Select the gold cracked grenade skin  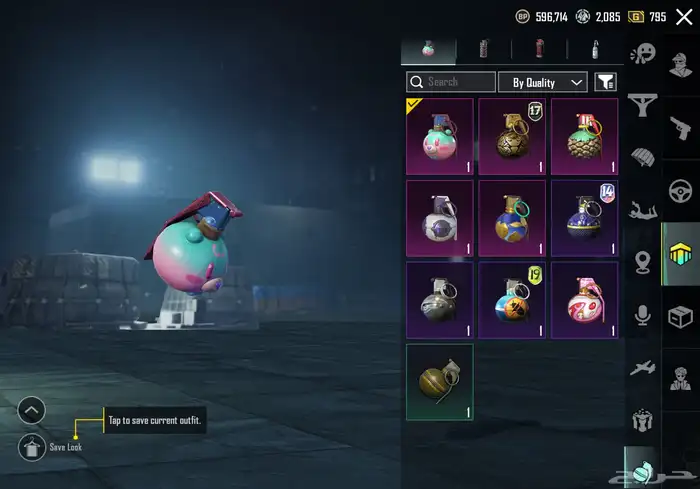click(512, 136)
